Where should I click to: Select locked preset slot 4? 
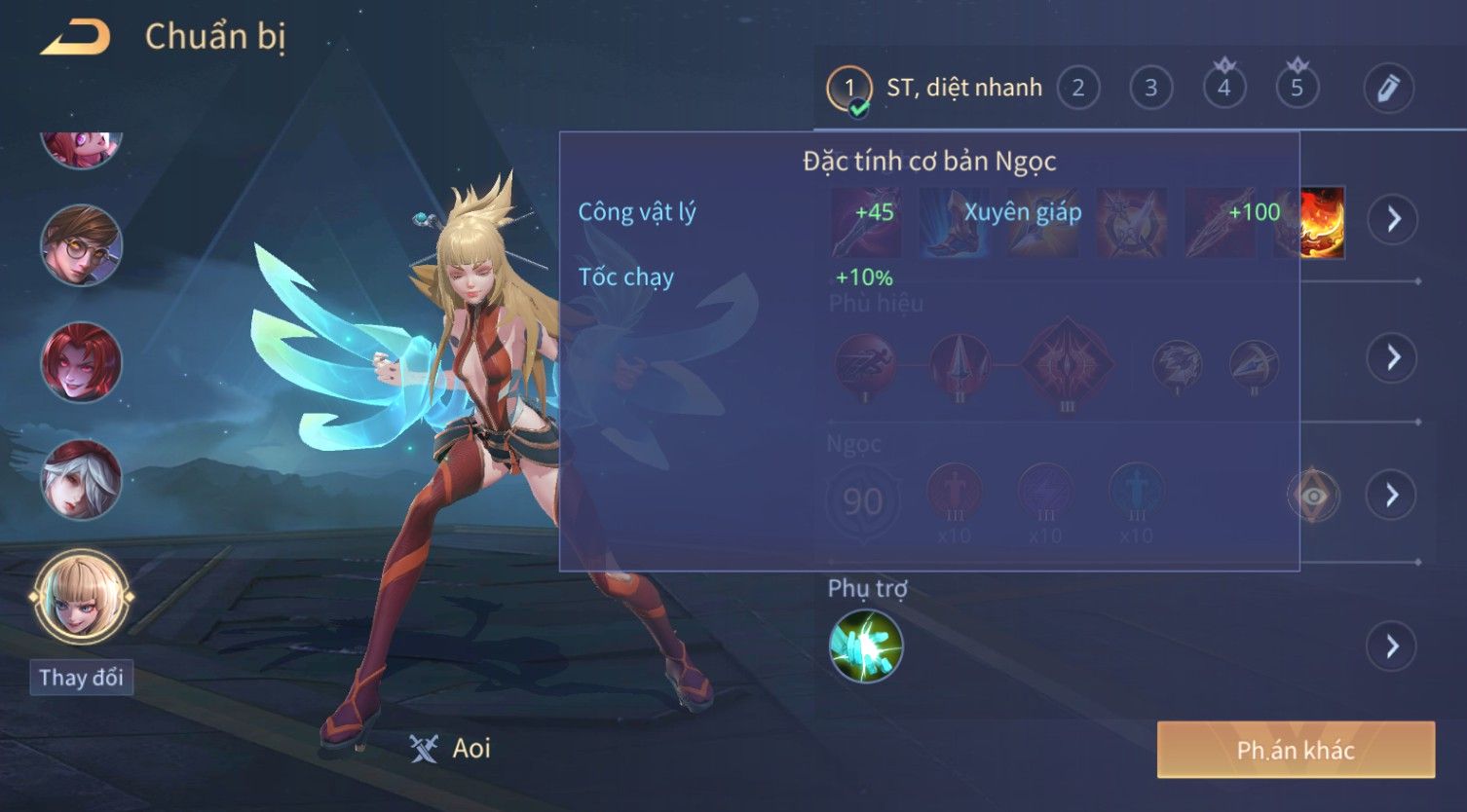tap(1223, 89)
